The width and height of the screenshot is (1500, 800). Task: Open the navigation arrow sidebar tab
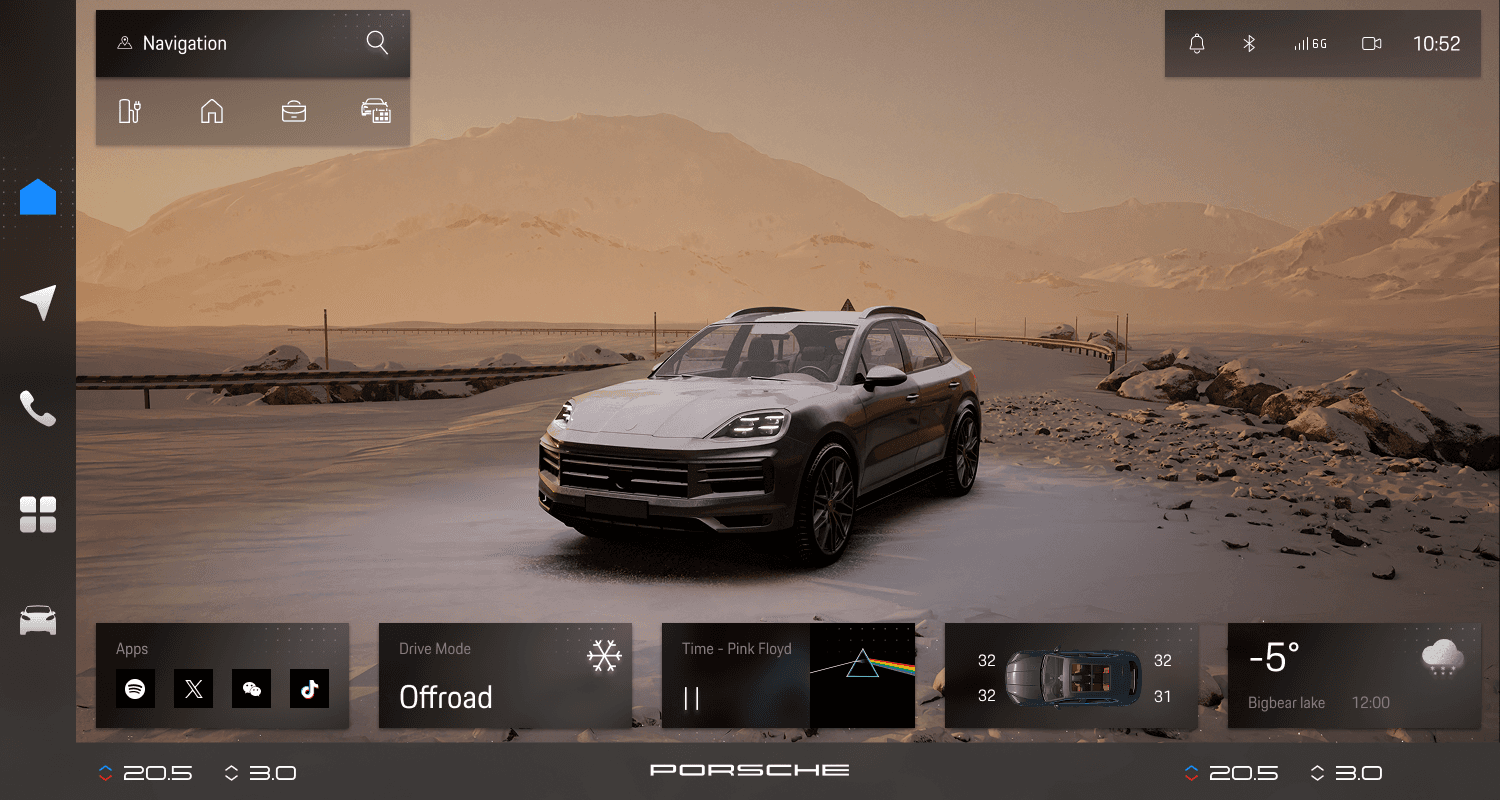tap(38, 302)
